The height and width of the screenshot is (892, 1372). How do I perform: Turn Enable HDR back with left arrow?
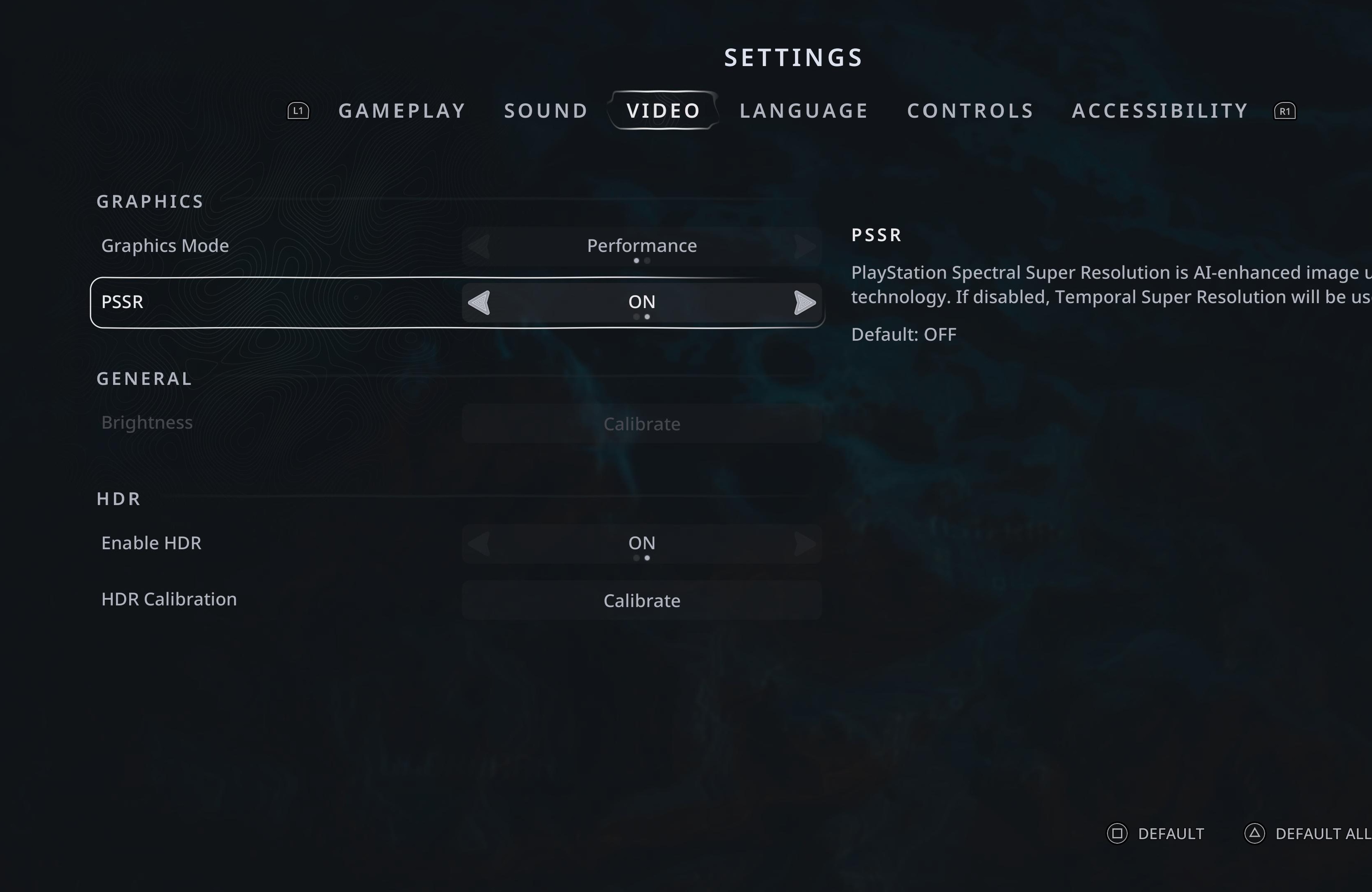click(480, 544)
